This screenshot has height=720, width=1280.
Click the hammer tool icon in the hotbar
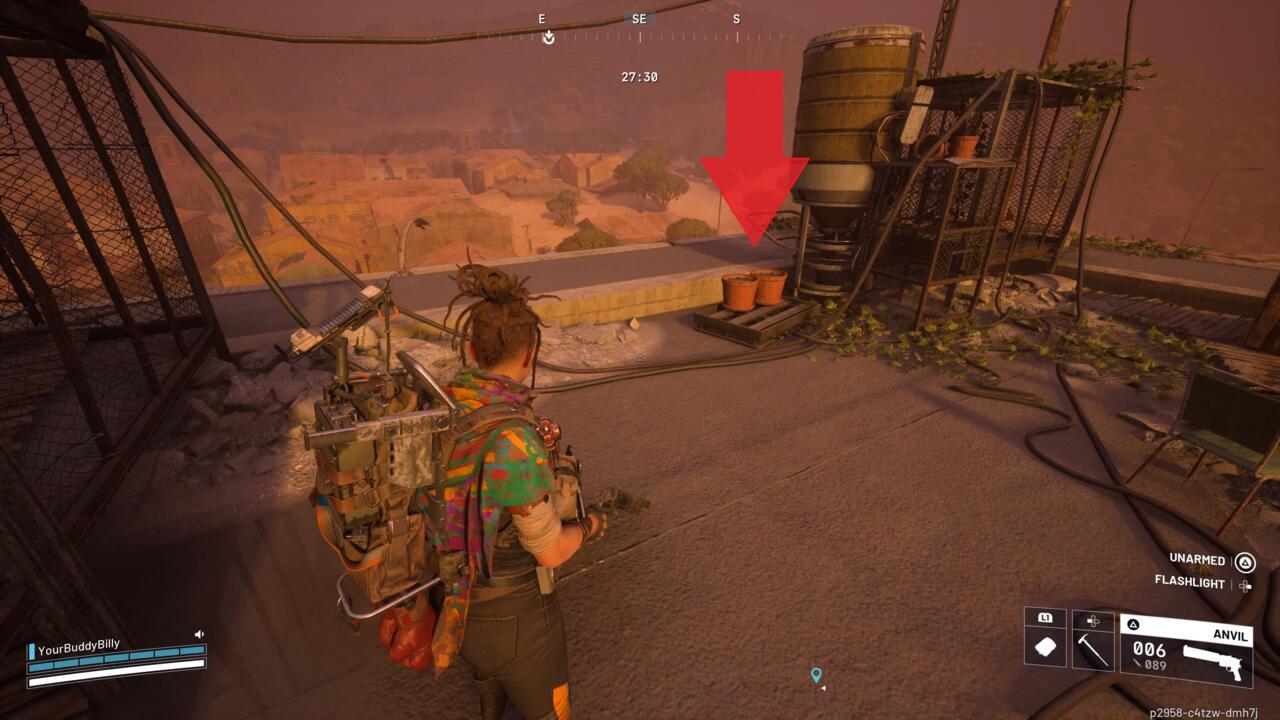click(x=1095, y=650)
